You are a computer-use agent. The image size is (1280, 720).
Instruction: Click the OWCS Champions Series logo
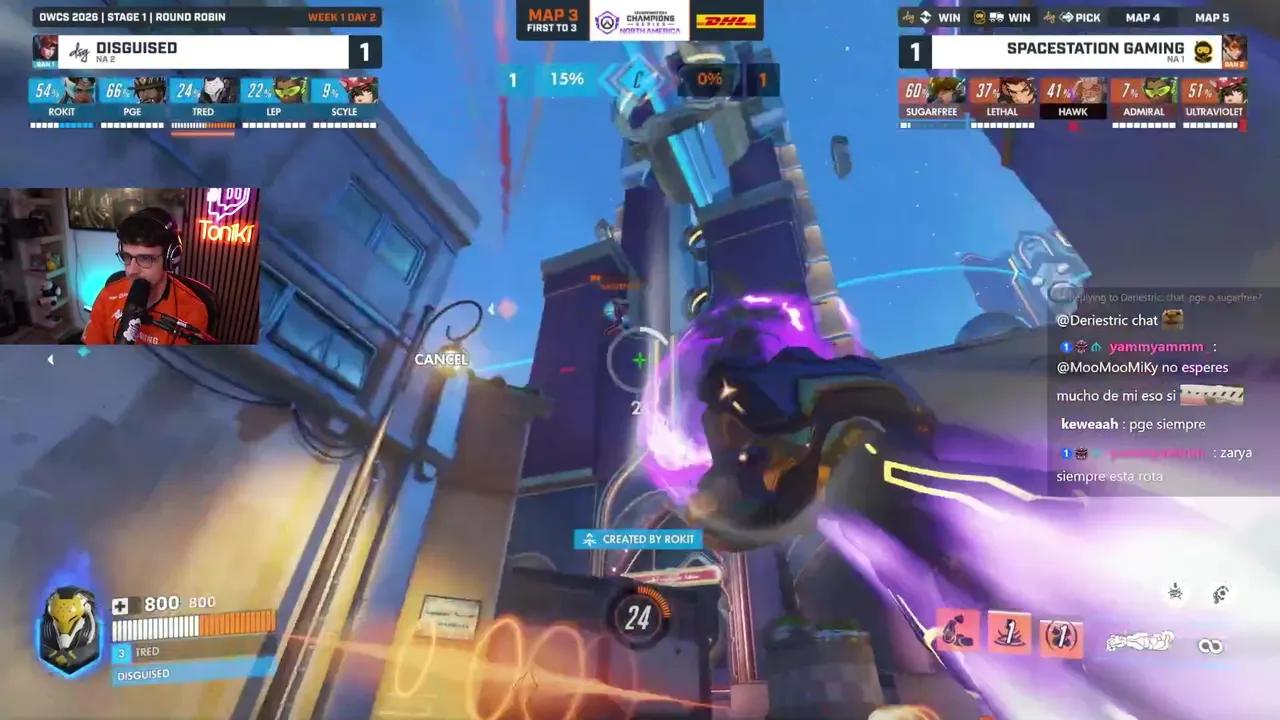tap(640, 18)
